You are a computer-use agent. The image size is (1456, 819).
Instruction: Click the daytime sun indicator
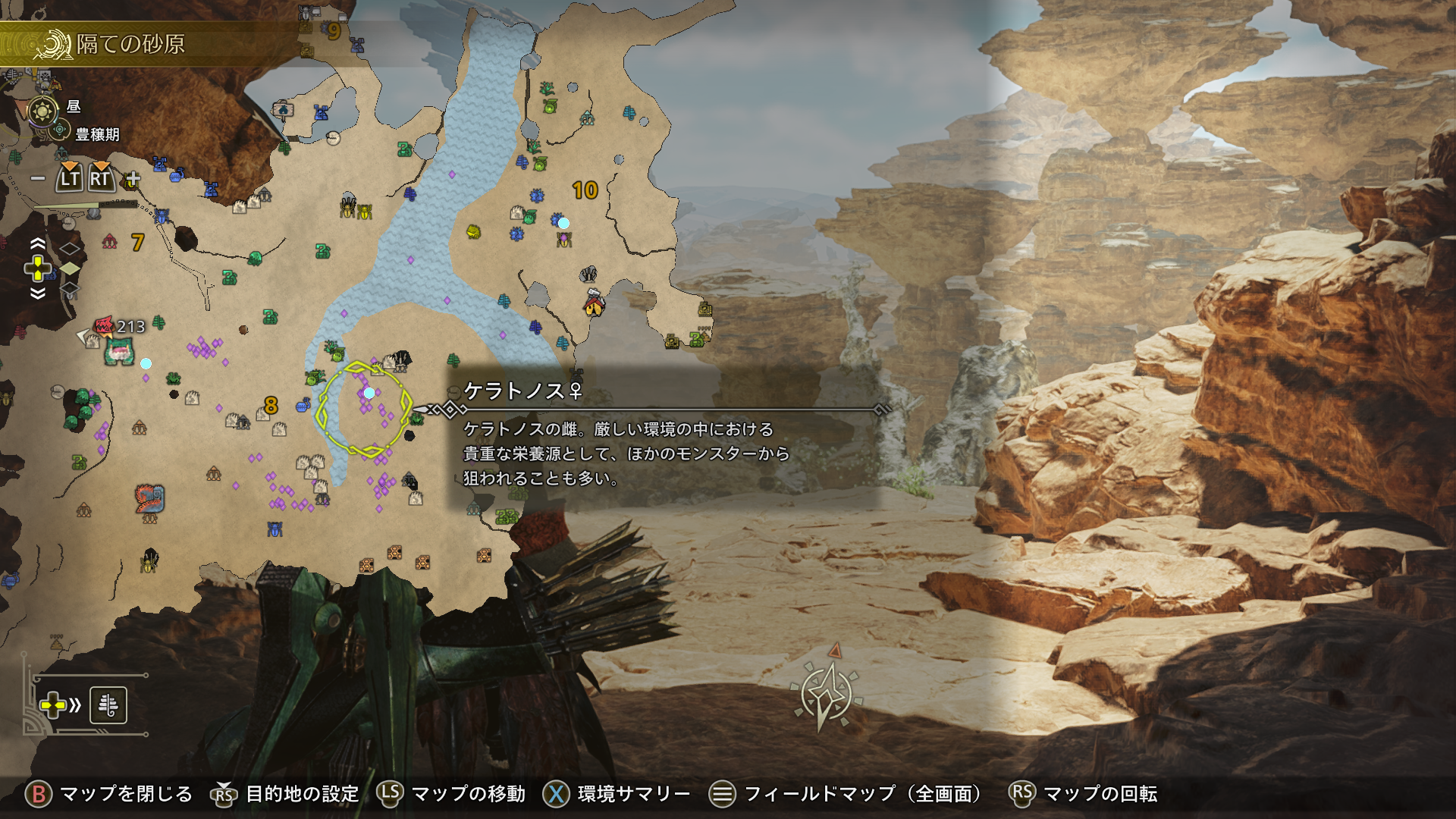tap(42, 111)
